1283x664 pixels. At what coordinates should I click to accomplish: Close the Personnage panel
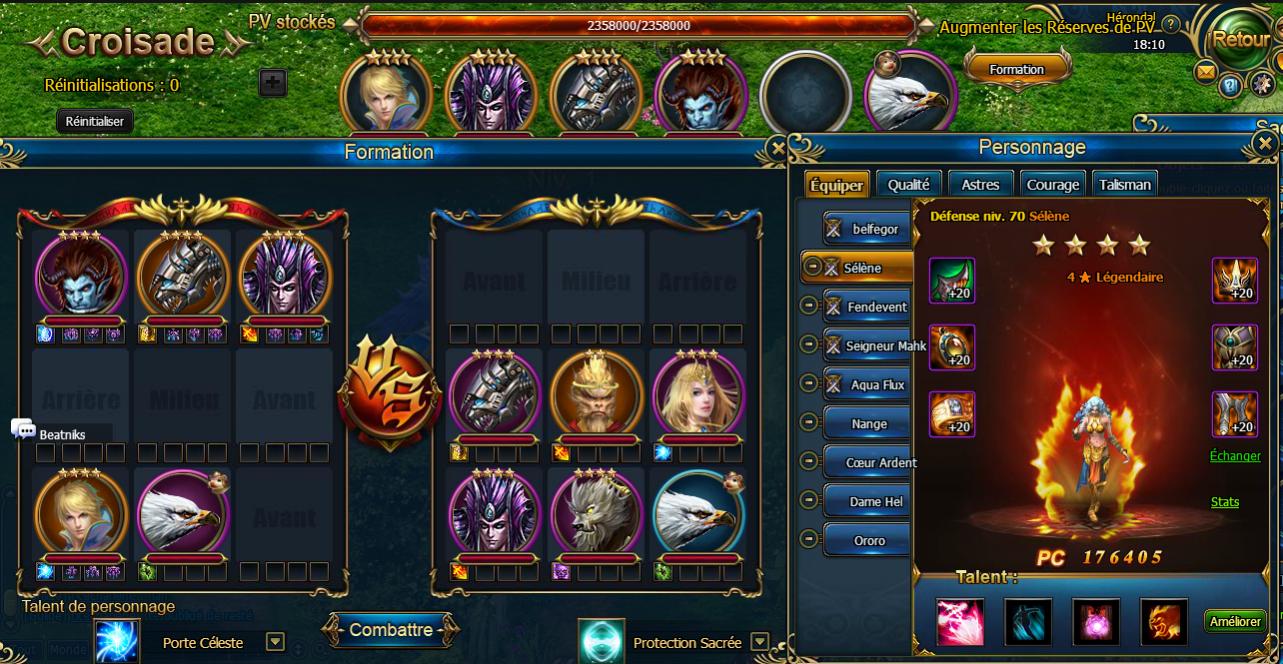pyautogui.click(x=1262, y=145)
